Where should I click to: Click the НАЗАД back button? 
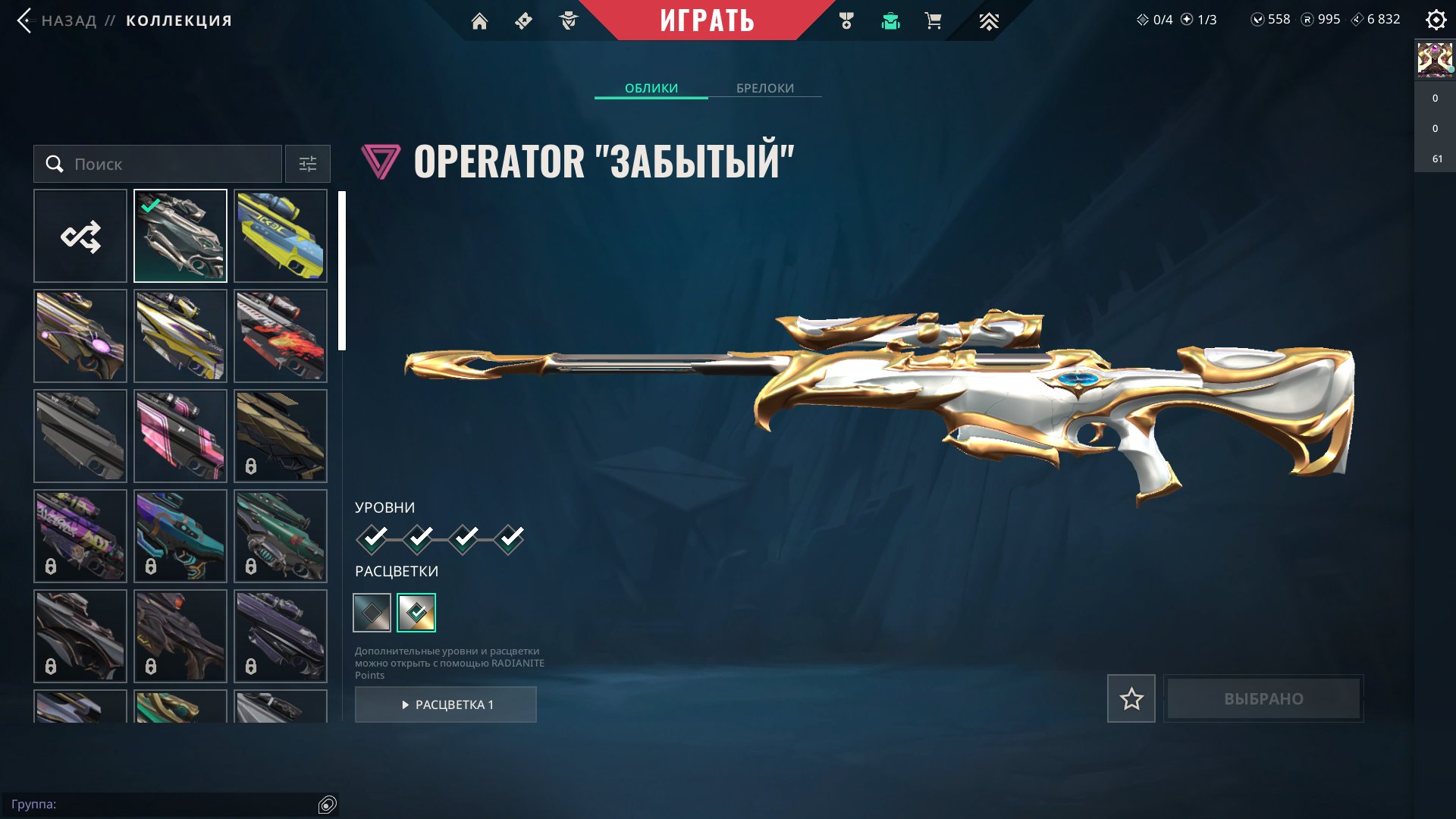click(x=57, y=20)
